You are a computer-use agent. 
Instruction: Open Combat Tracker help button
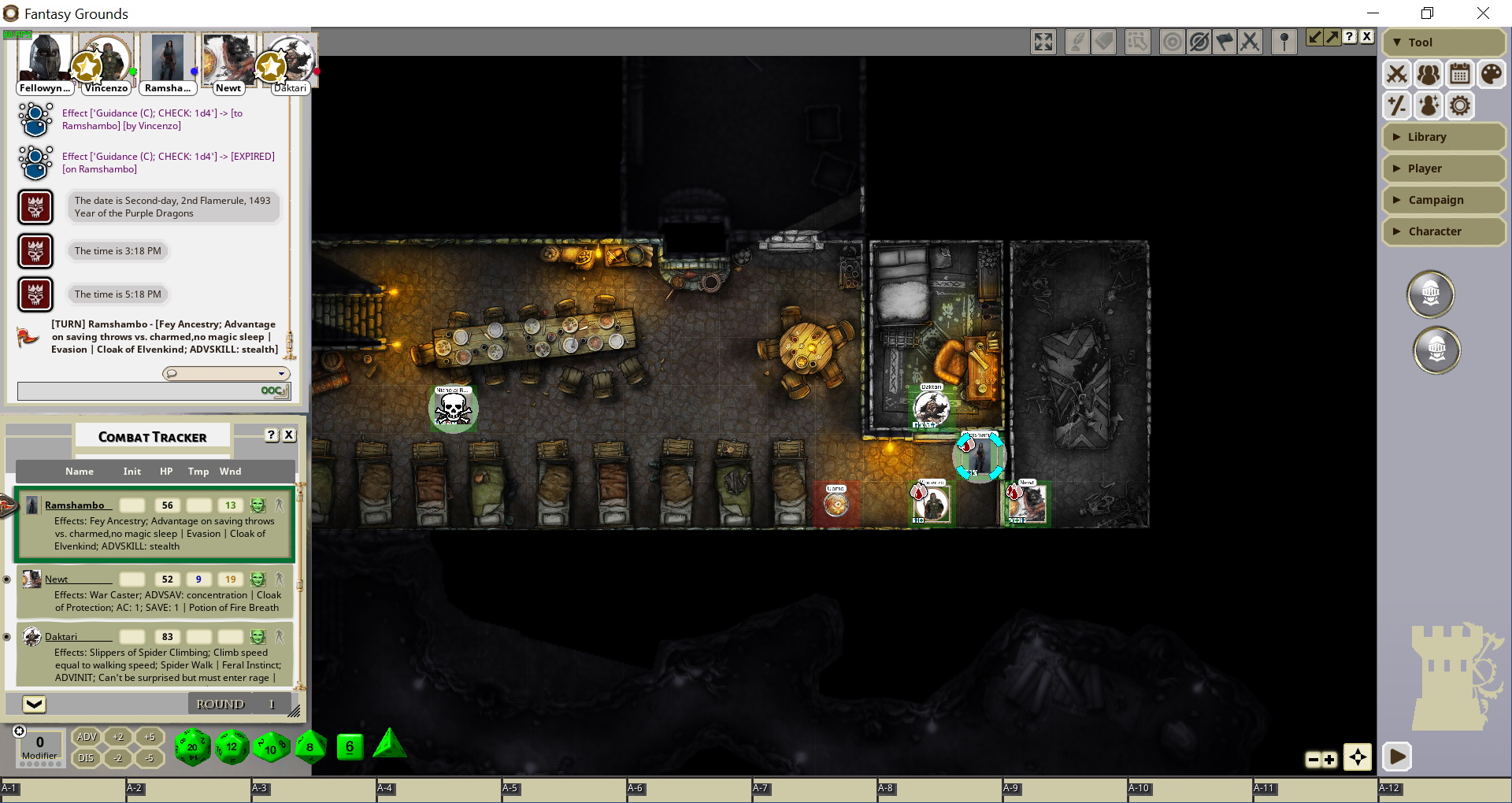272,435
